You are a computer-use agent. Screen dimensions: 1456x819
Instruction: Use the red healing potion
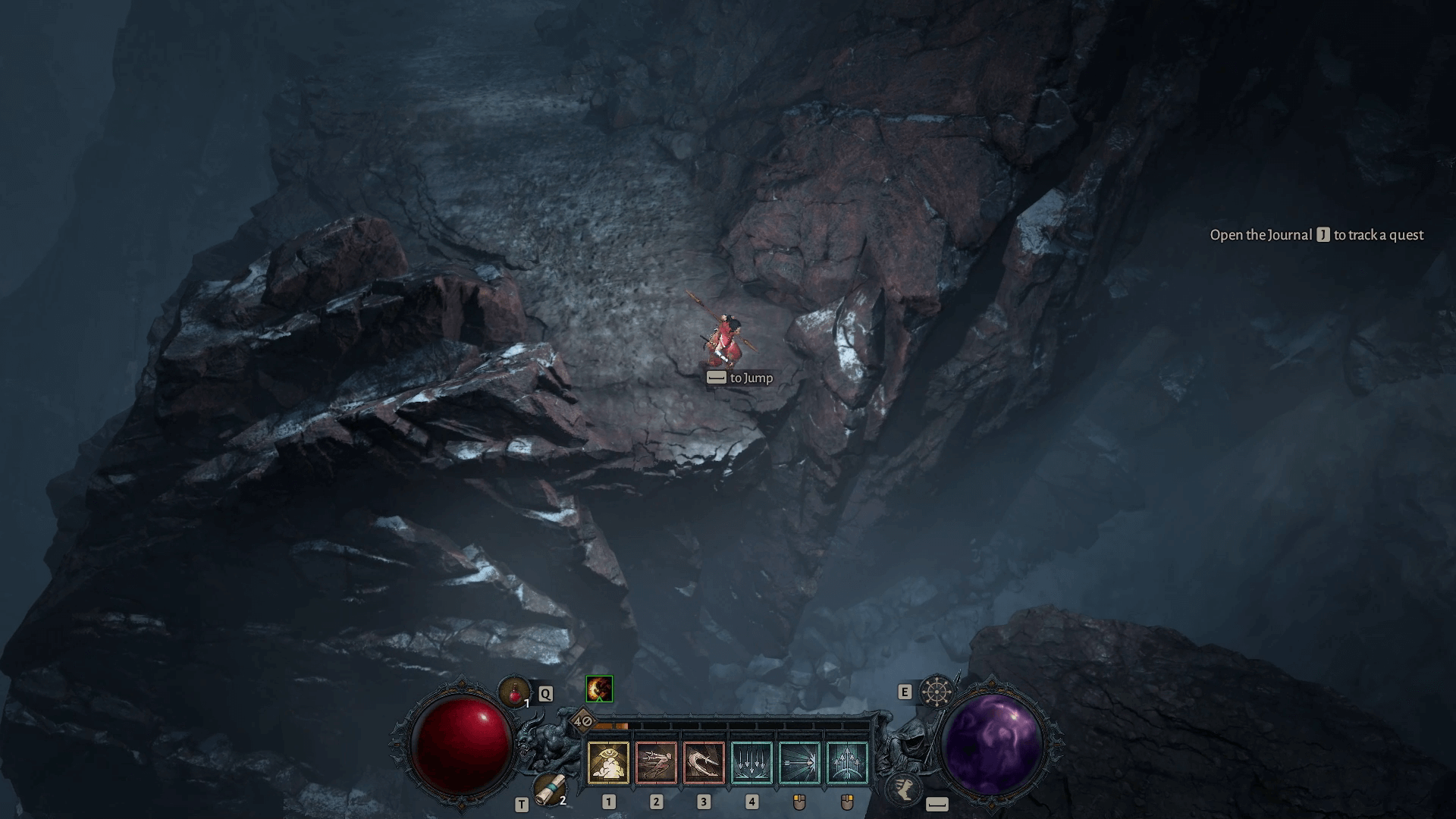[515, 692]
